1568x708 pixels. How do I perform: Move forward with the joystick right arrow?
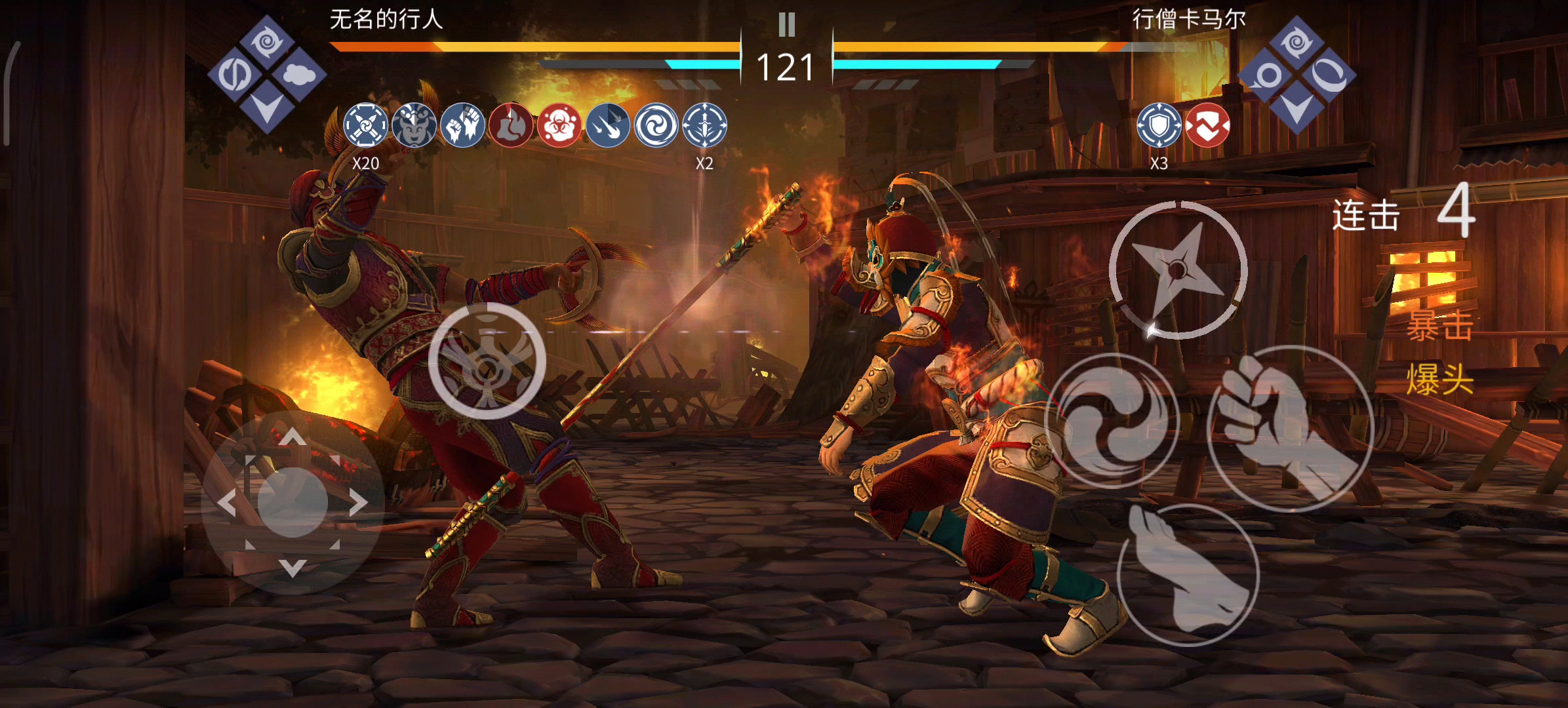coord(357,503)
